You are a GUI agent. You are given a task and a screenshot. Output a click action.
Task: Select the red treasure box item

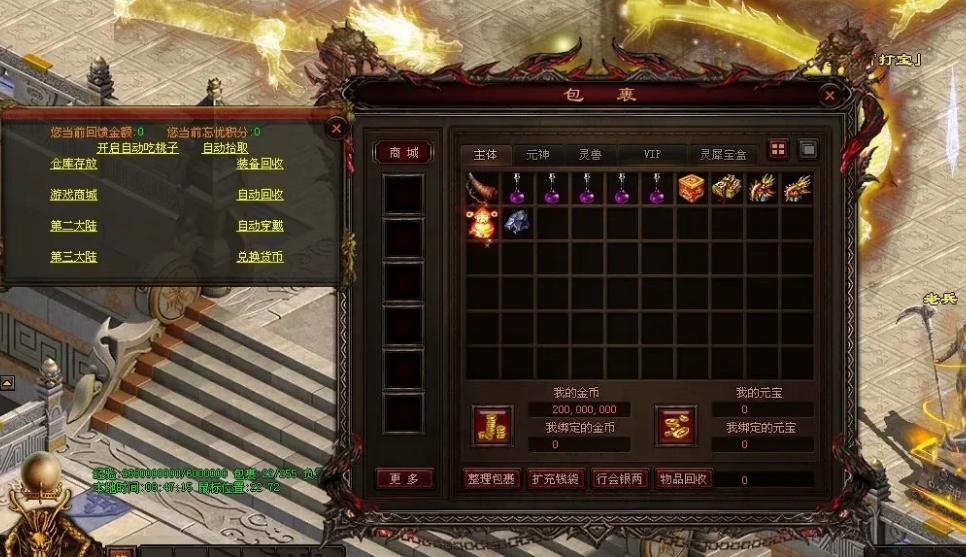click(x=692, y=188)
